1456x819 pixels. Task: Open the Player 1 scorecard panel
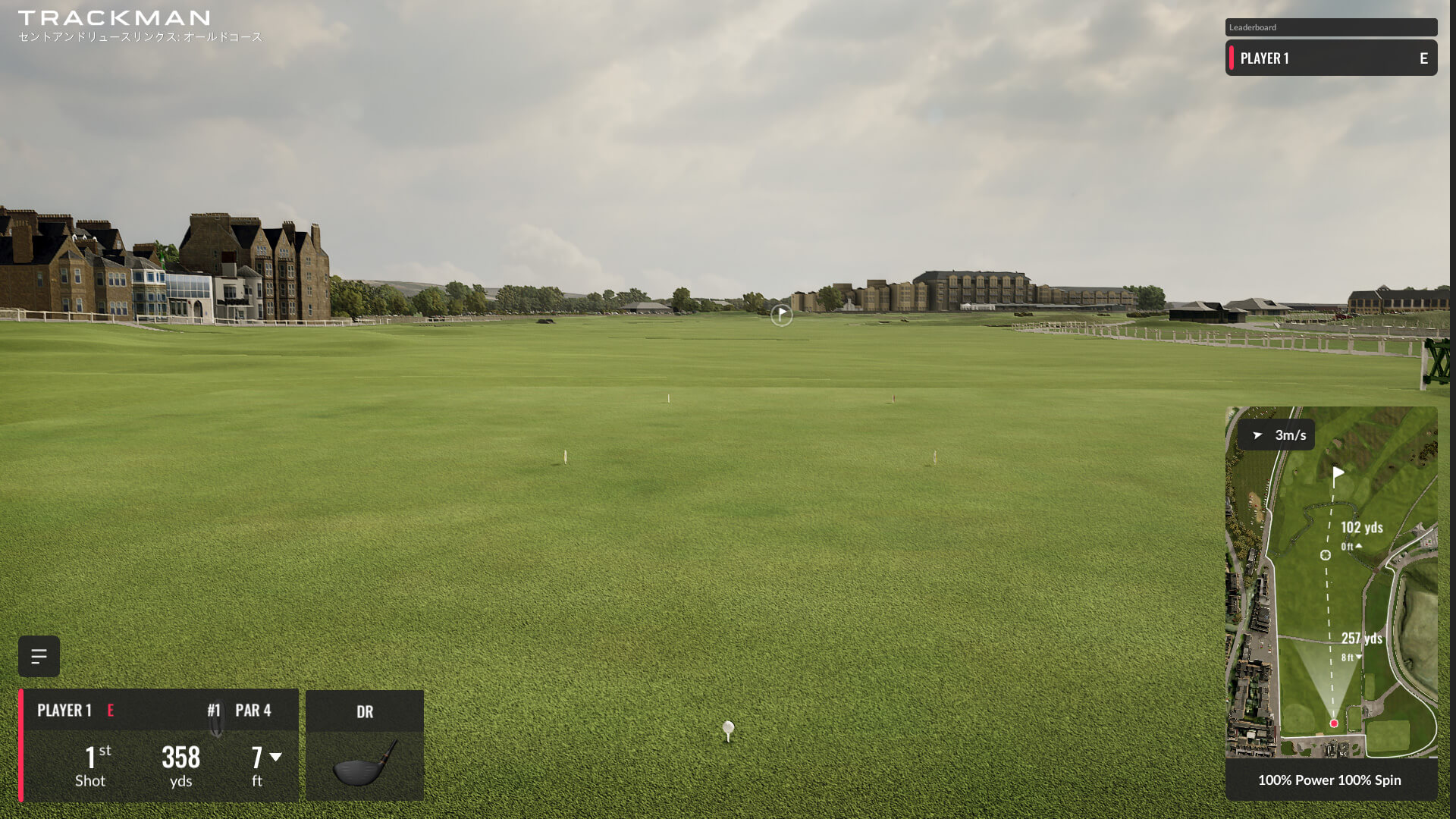[158, 745]
